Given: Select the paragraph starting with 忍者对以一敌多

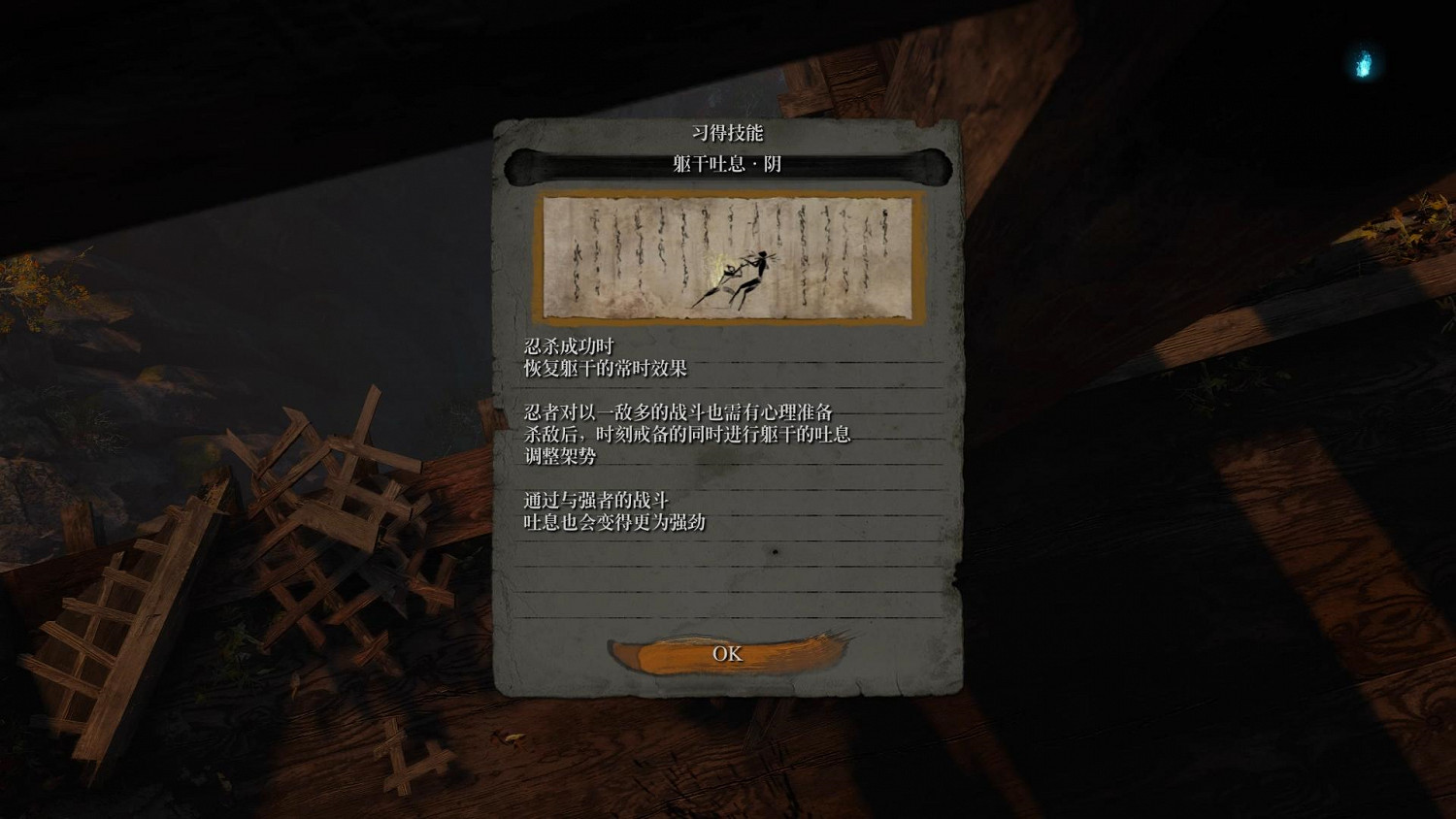Looking at the screenshot, I should [x=679, y=411].
